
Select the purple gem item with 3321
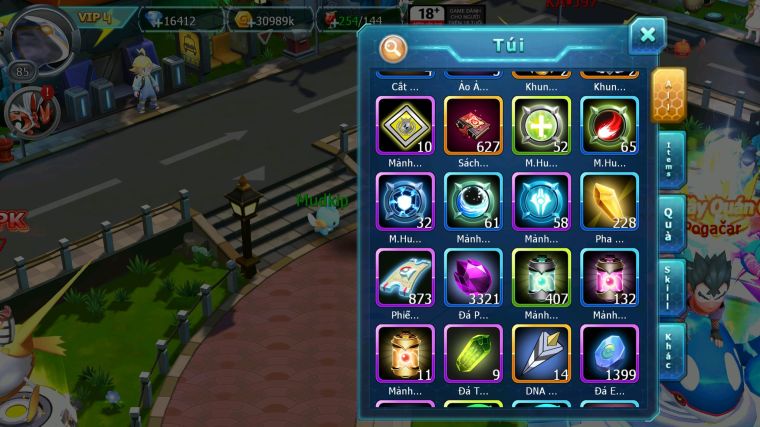pos(473,277)
